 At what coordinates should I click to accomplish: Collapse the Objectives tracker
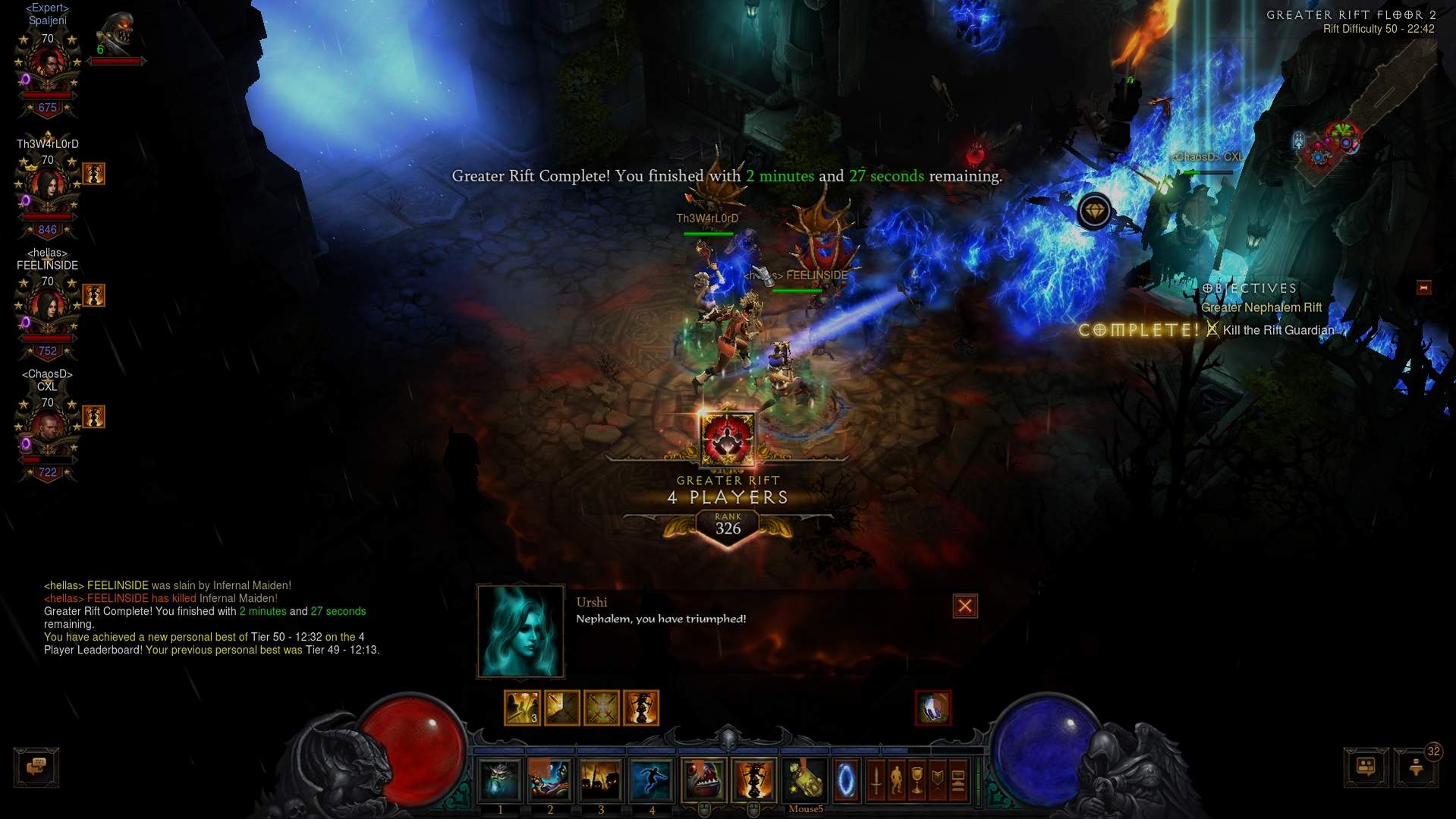point(1423,288)
